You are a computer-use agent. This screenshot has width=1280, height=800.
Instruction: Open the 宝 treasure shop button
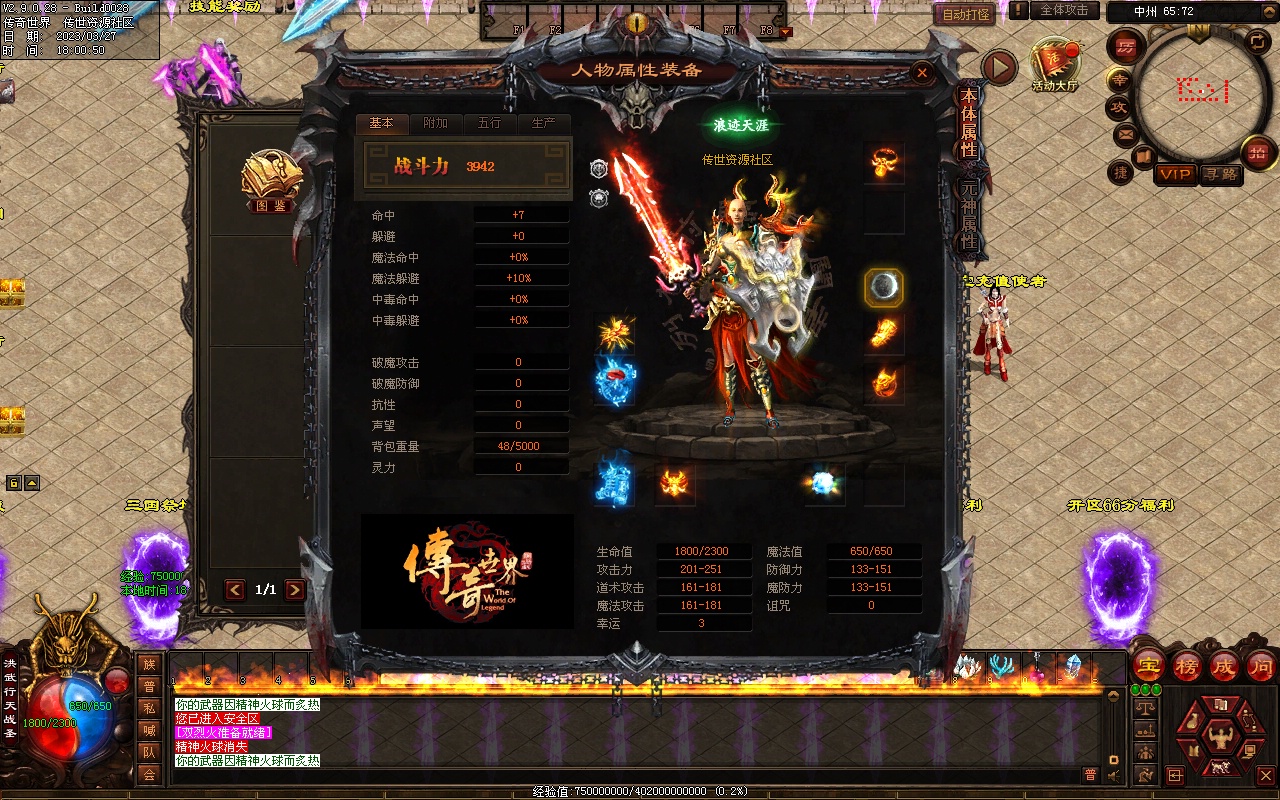1149,665
